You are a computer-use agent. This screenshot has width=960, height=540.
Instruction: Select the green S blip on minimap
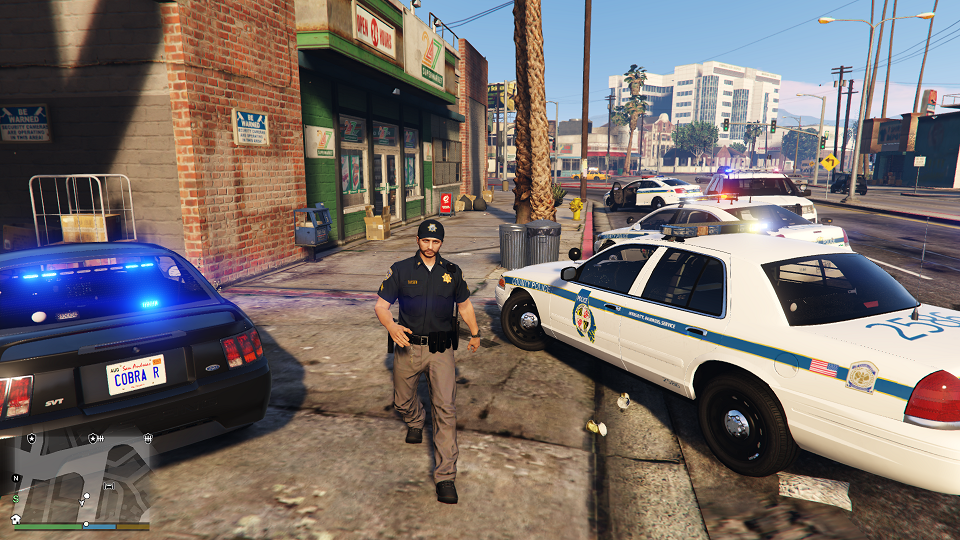pos(16,499)
